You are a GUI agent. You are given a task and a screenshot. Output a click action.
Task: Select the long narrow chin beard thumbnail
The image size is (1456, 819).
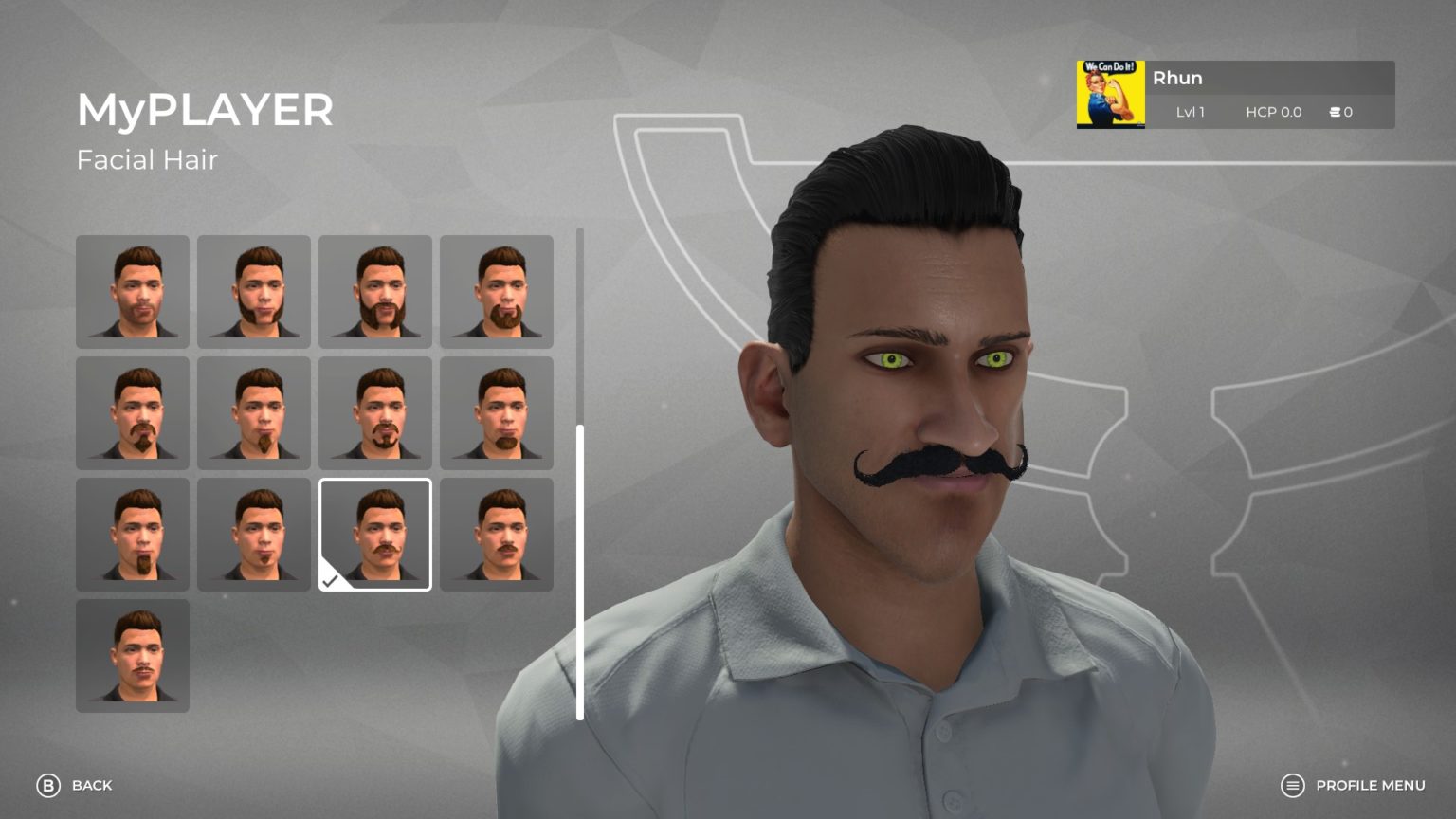point(133,535)
